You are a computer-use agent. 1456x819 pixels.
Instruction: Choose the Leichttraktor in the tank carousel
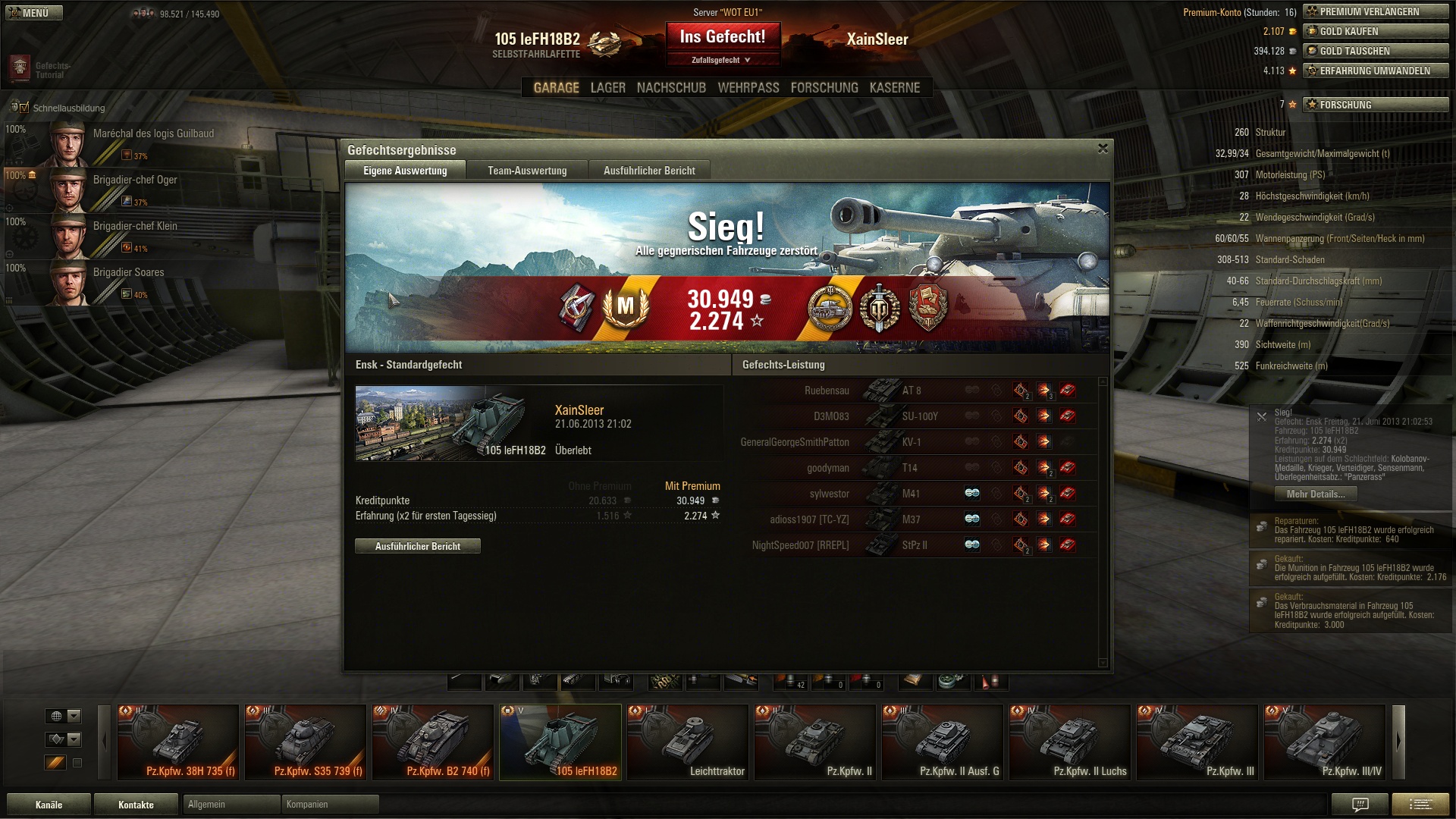pyautogui.click(x=688, y=742)
